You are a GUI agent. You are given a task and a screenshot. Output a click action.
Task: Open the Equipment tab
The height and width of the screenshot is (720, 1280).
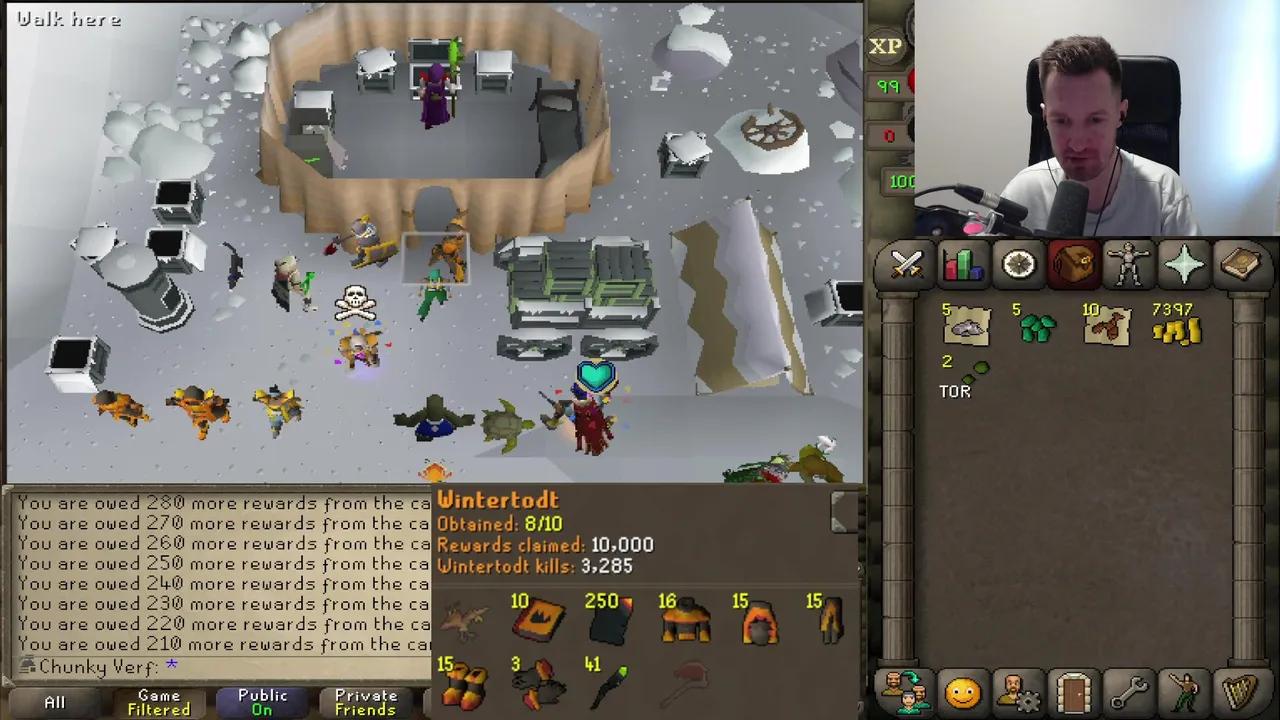coord(1129,264)
